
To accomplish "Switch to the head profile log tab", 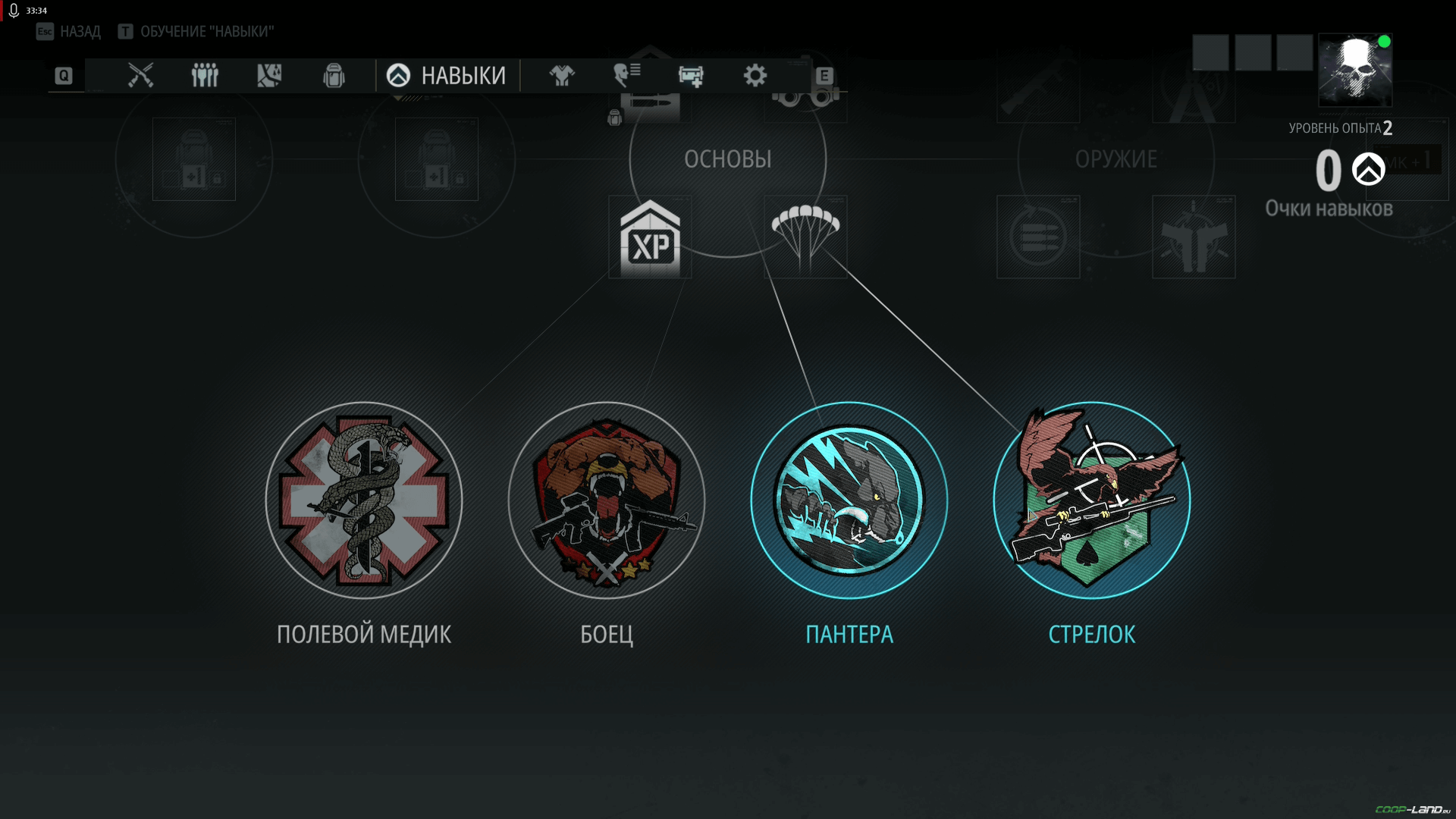I will [626, 75].
